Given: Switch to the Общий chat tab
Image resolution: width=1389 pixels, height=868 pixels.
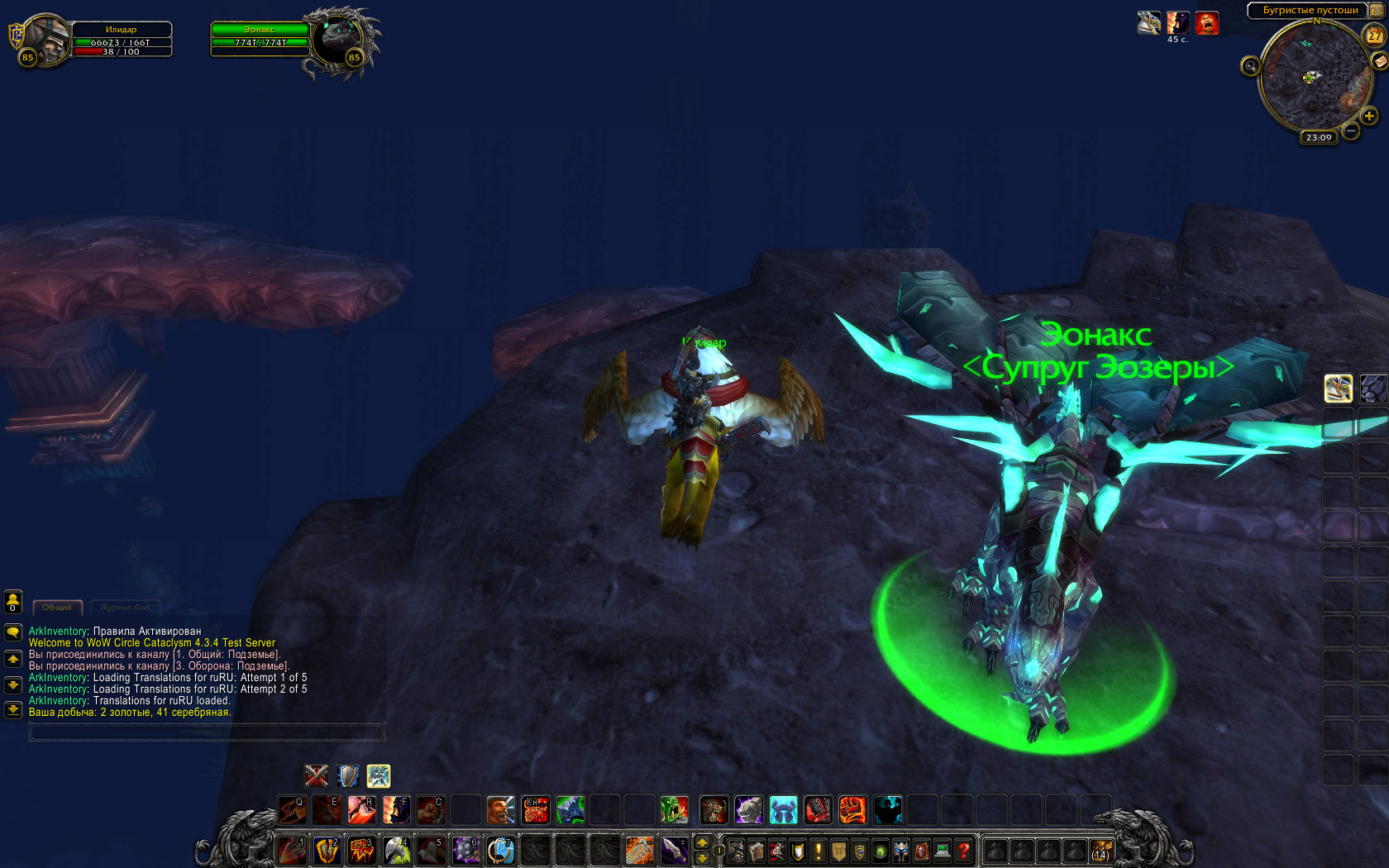Looking at the screenshot, I should coord(57,608).
